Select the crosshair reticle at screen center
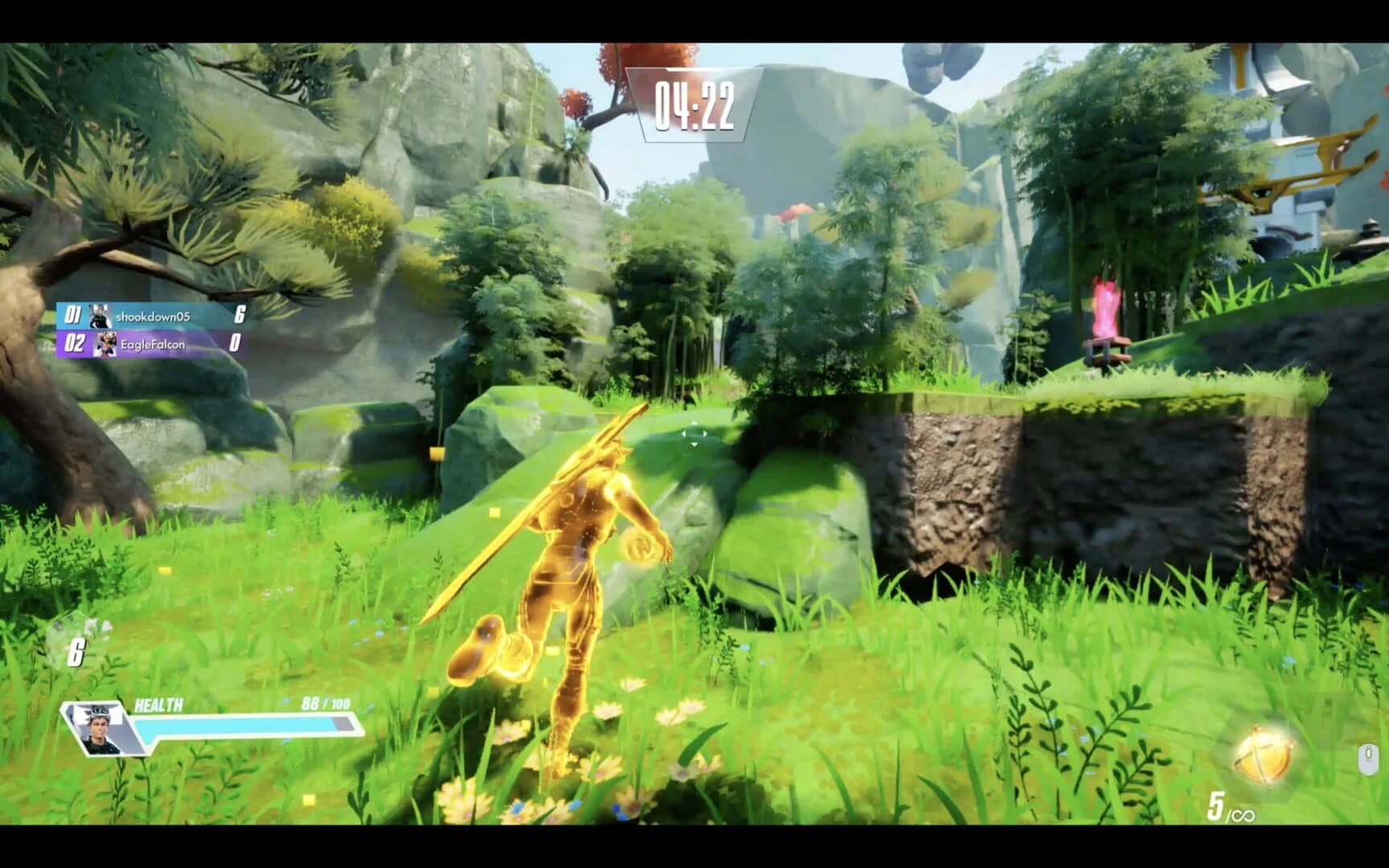The image size is (1389, 868). click(694, 434)
